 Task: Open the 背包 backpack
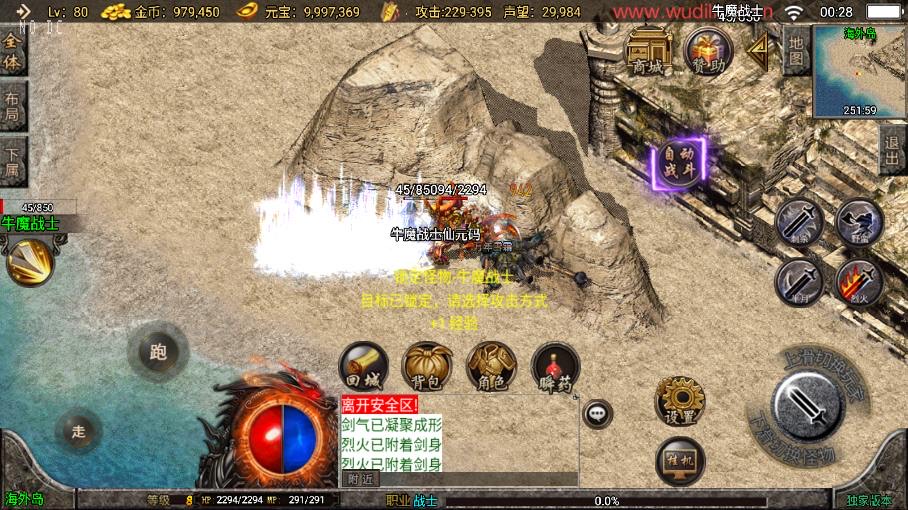tap(427, 367)
